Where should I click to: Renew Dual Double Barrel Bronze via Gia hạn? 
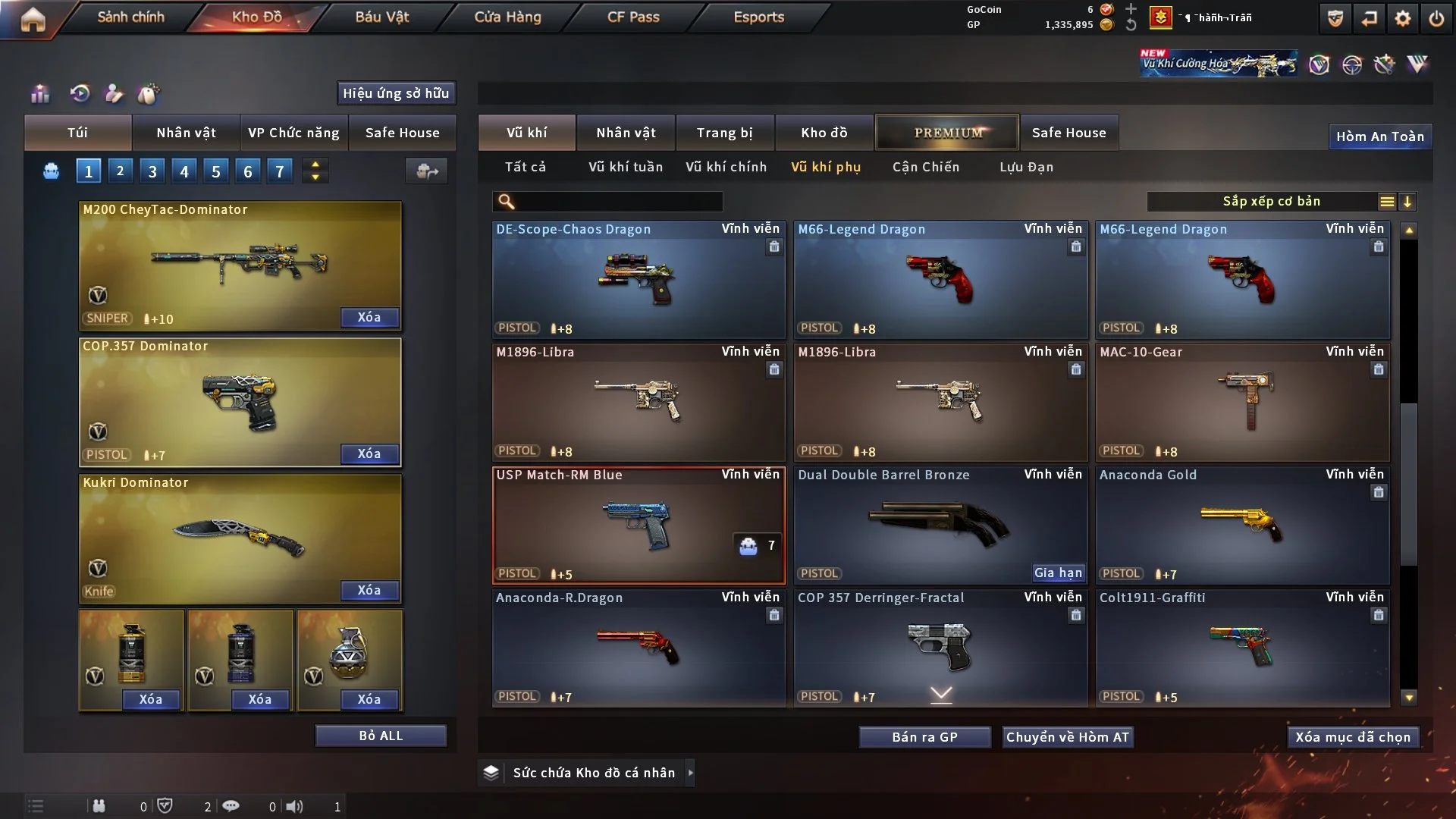[1058, 573]
